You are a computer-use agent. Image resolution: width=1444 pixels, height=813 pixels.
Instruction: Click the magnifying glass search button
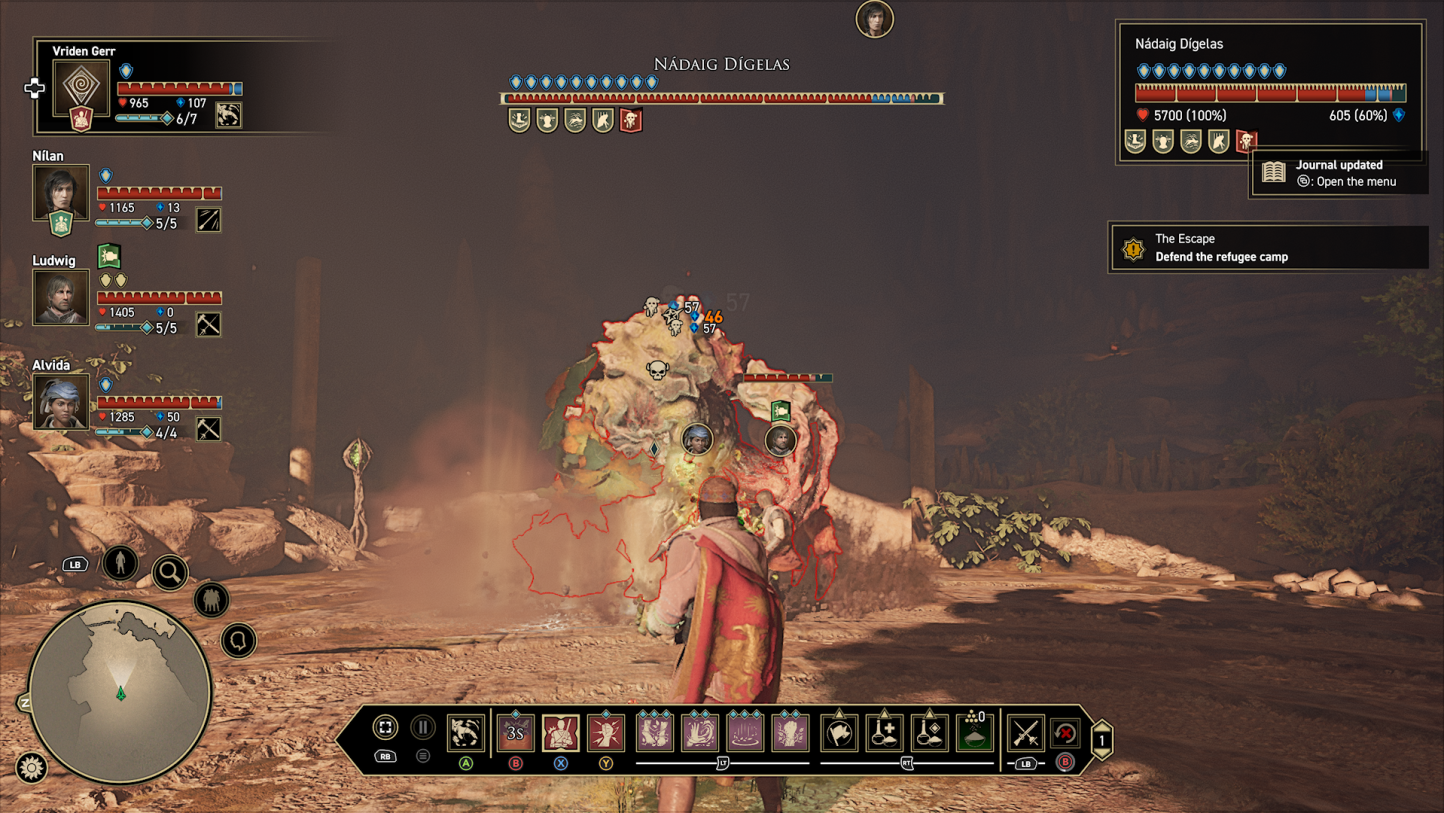[x=171, y=572]
